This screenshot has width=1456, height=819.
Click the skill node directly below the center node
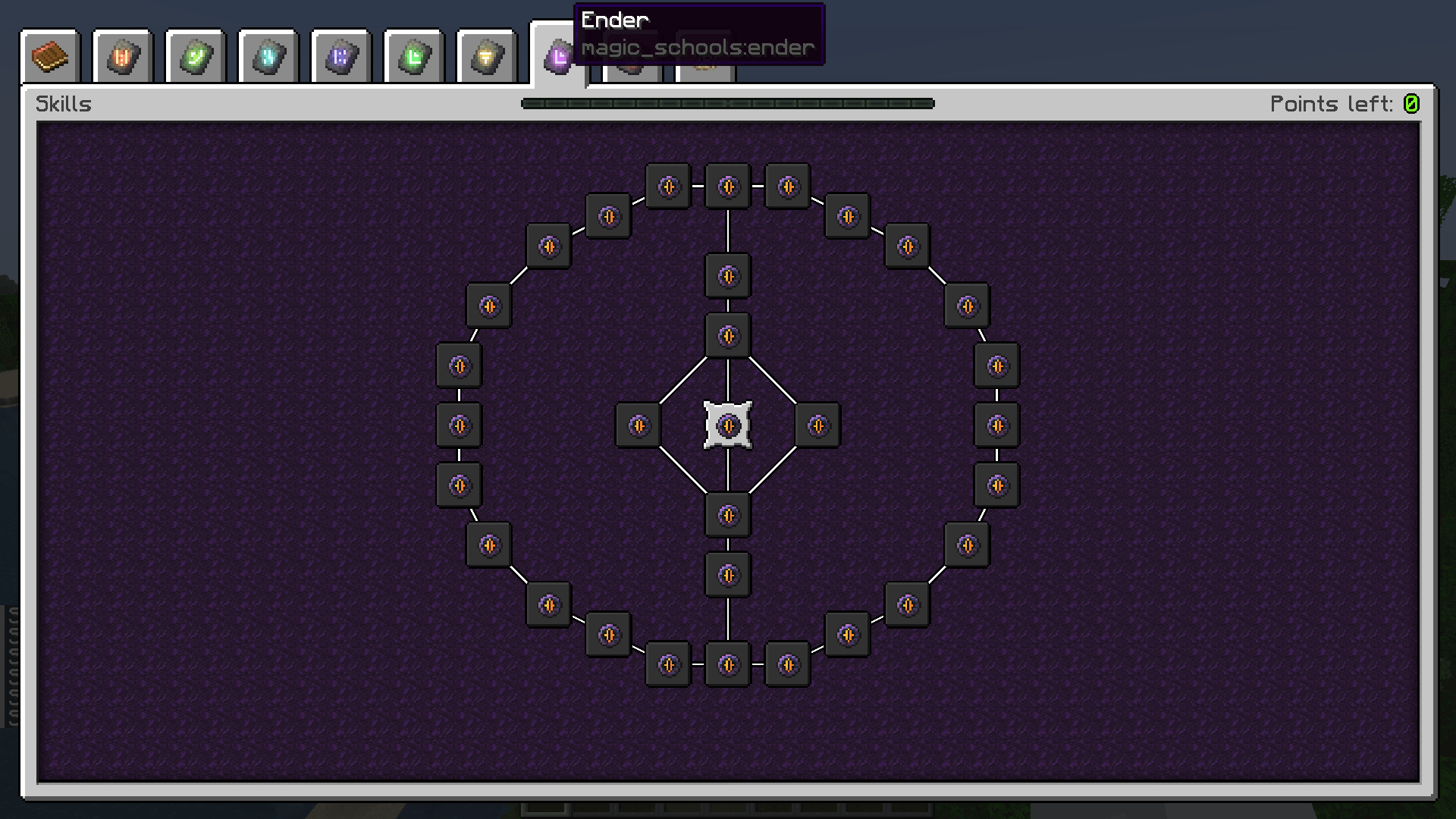(x=727, y=514)
